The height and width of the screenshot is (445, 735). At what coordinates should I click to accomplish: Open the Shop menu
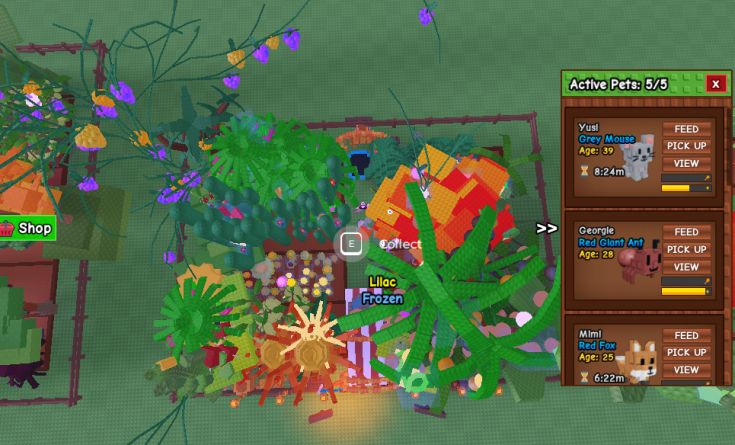coord(27,229)
